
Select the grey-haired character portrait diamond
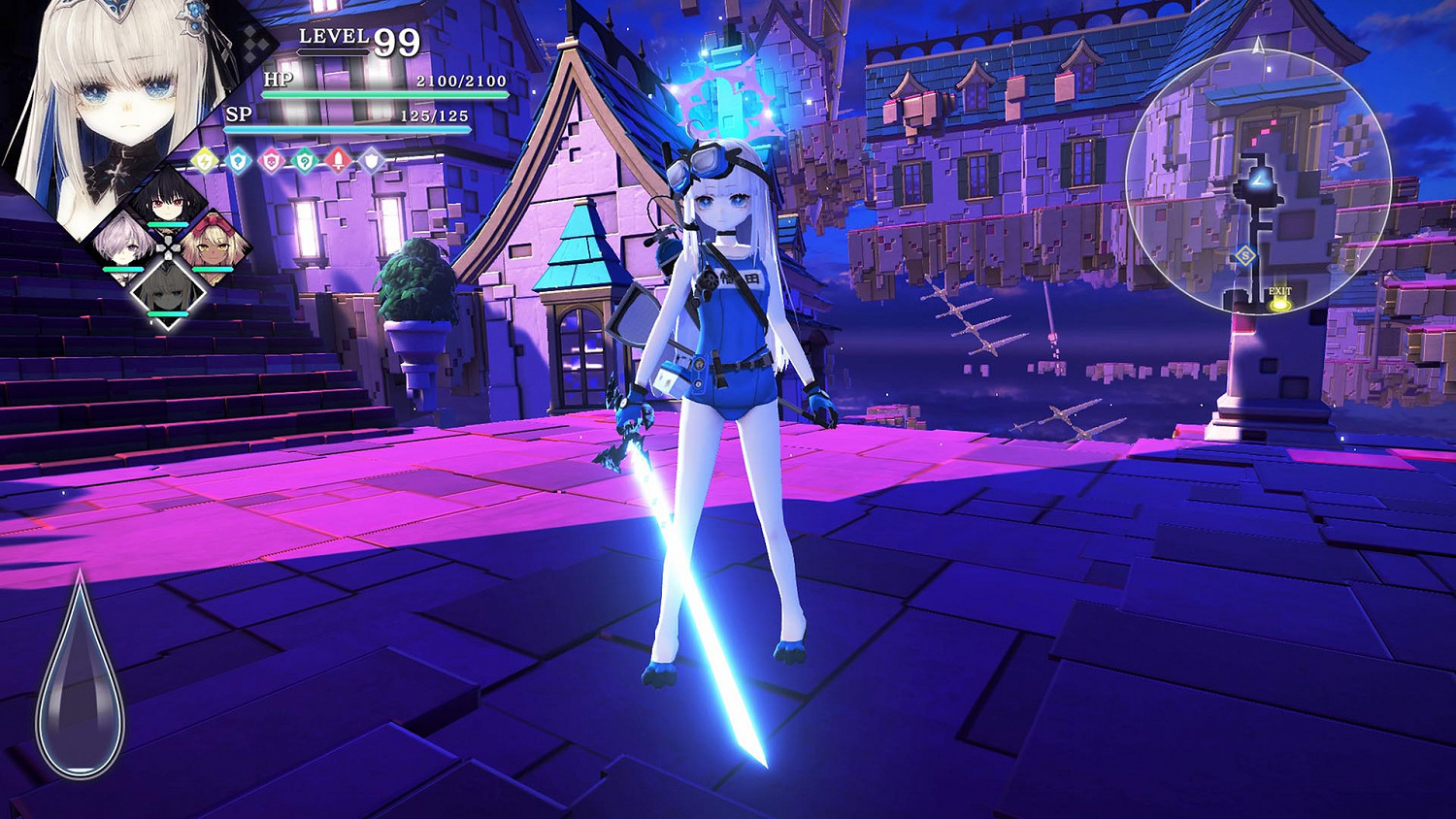[x=170, y=291]
